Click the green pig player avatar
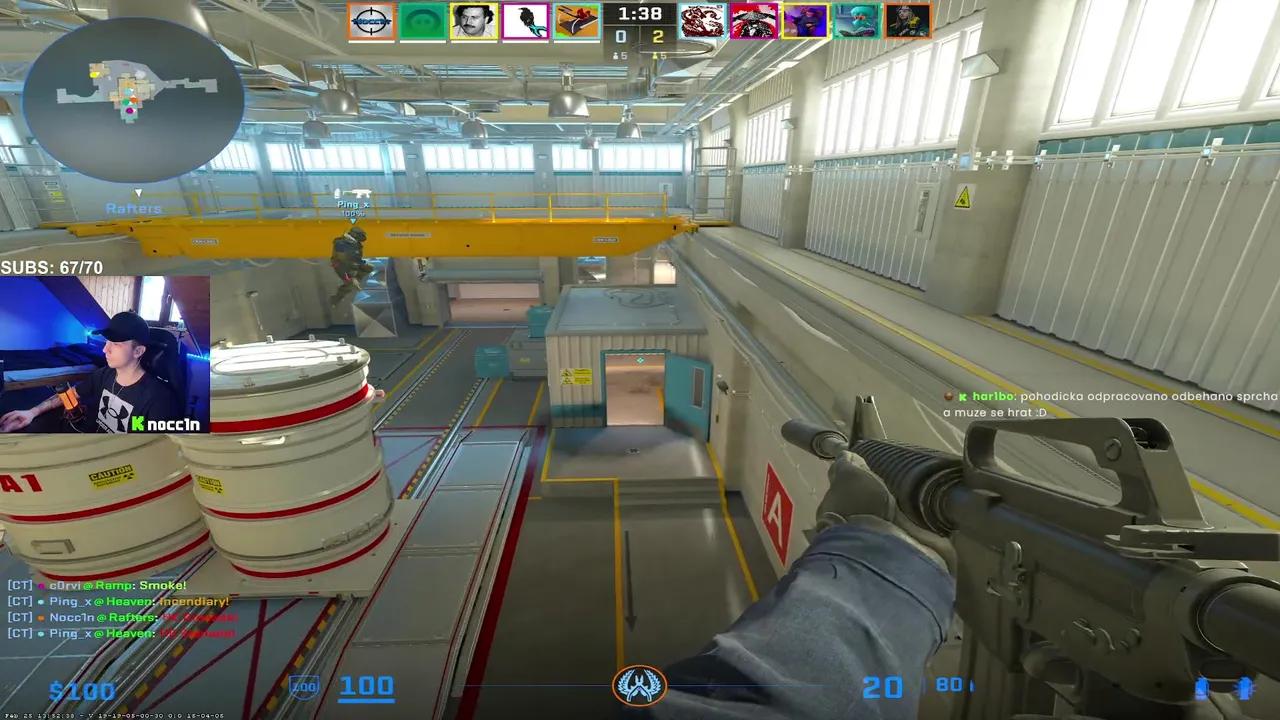The width and height of the screenshot is (1280, 720). click(422, 20)
